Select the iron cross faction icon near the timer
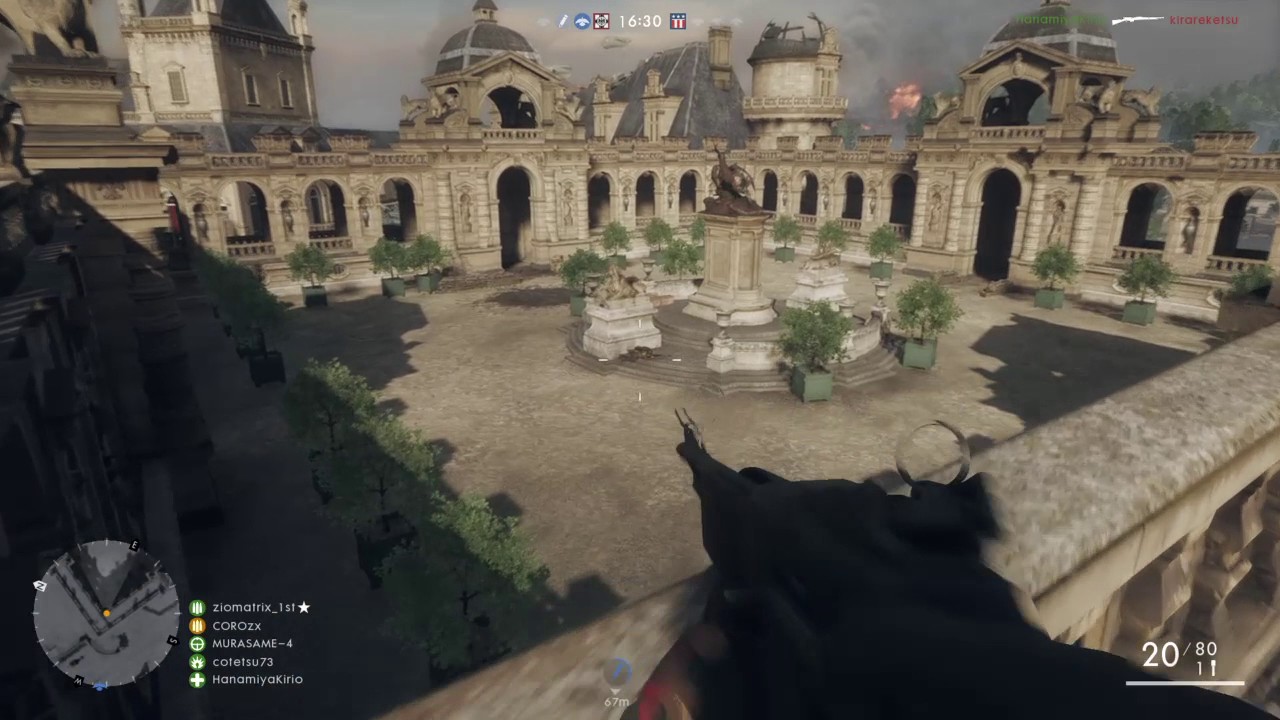The height and width of the screenshot is (720, 1280). click(601, 21)
